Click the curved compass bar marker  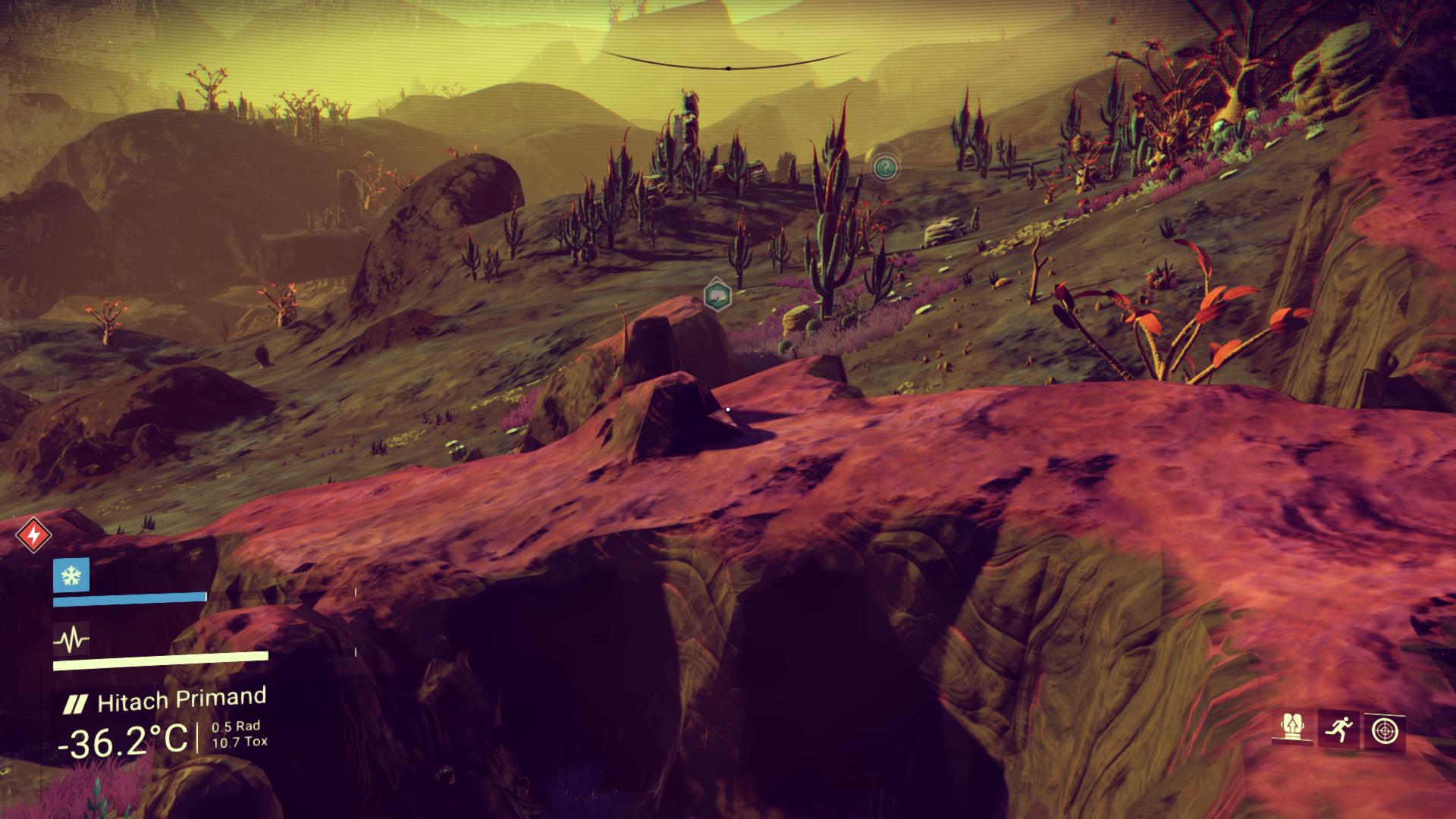[728, 67]
